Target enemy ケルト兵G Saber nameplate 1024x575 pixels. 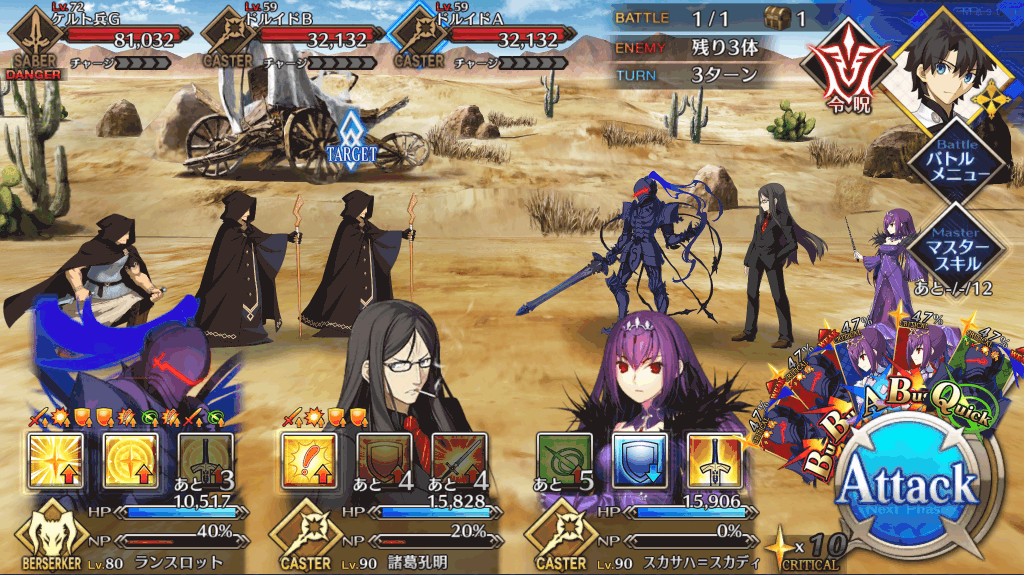[95, 40]
